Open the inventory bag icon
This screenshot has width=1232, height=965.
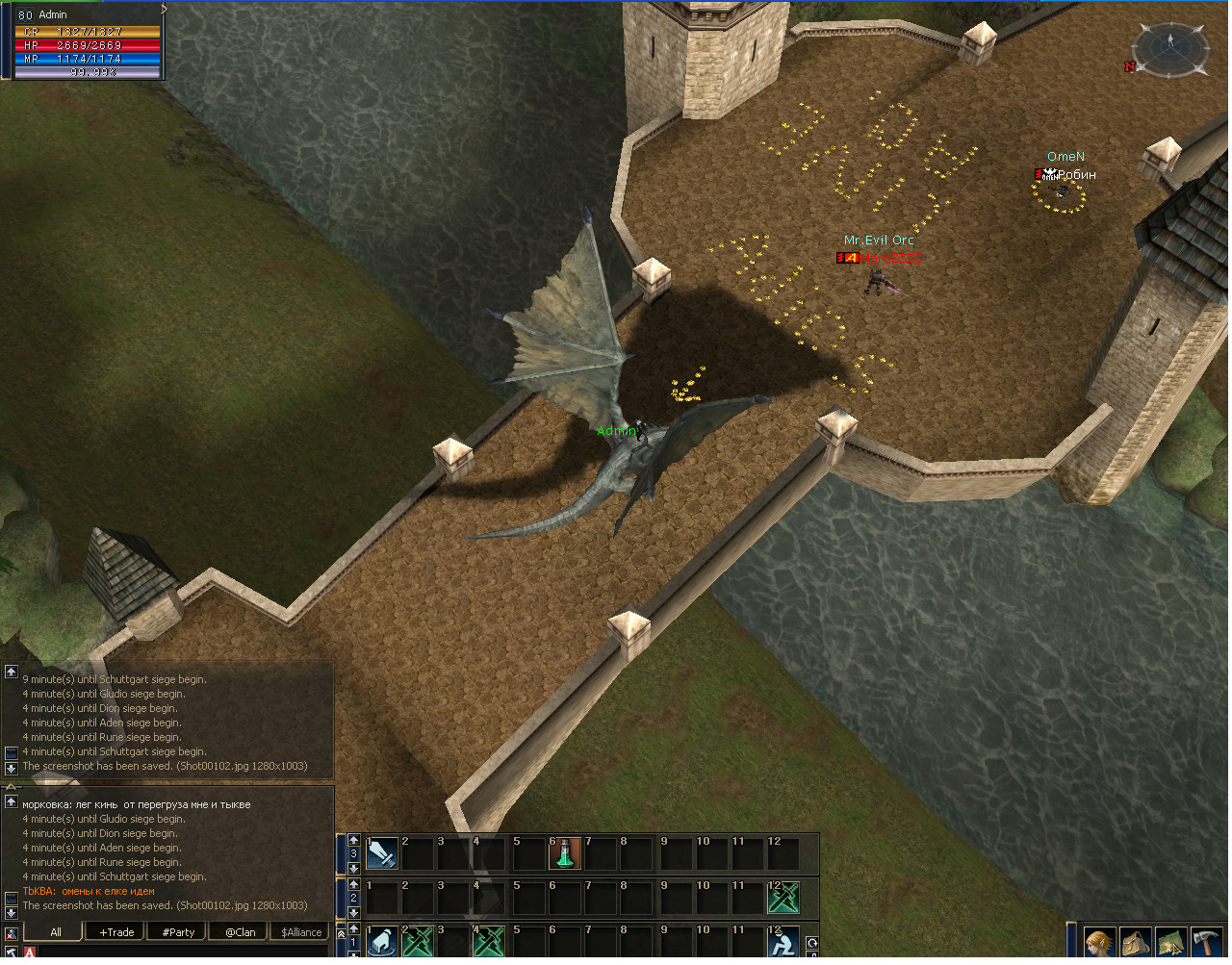(1136, 942)
